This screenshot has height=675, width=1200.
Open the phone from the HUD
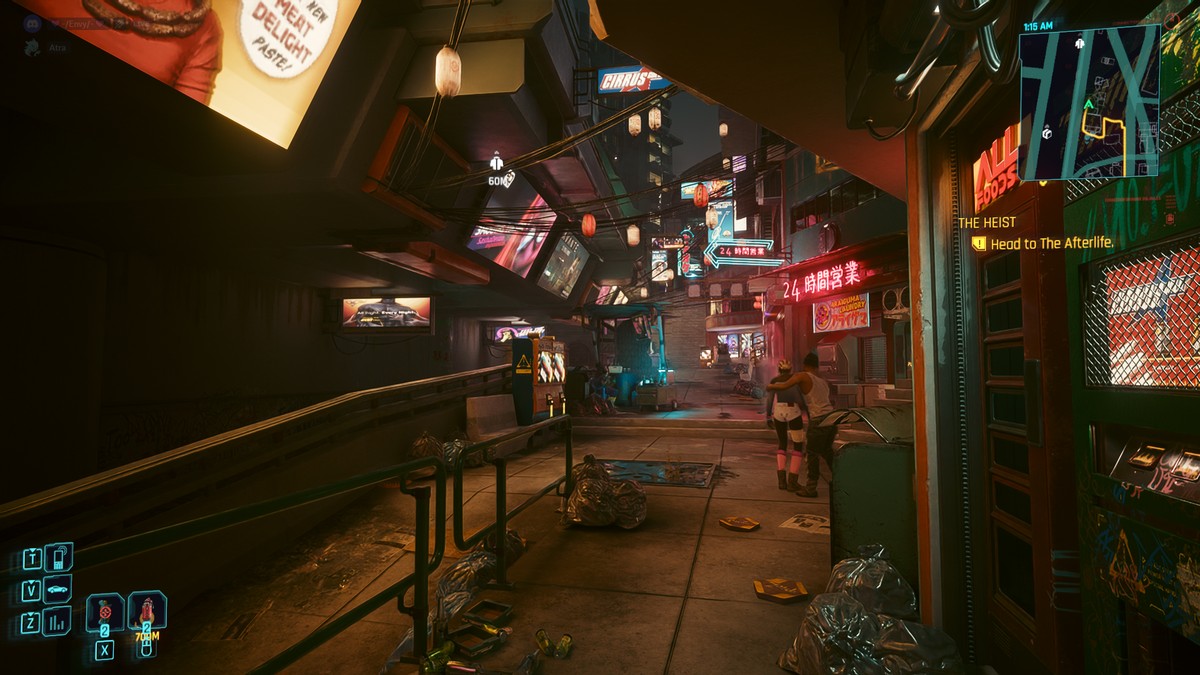click(58, 557)
